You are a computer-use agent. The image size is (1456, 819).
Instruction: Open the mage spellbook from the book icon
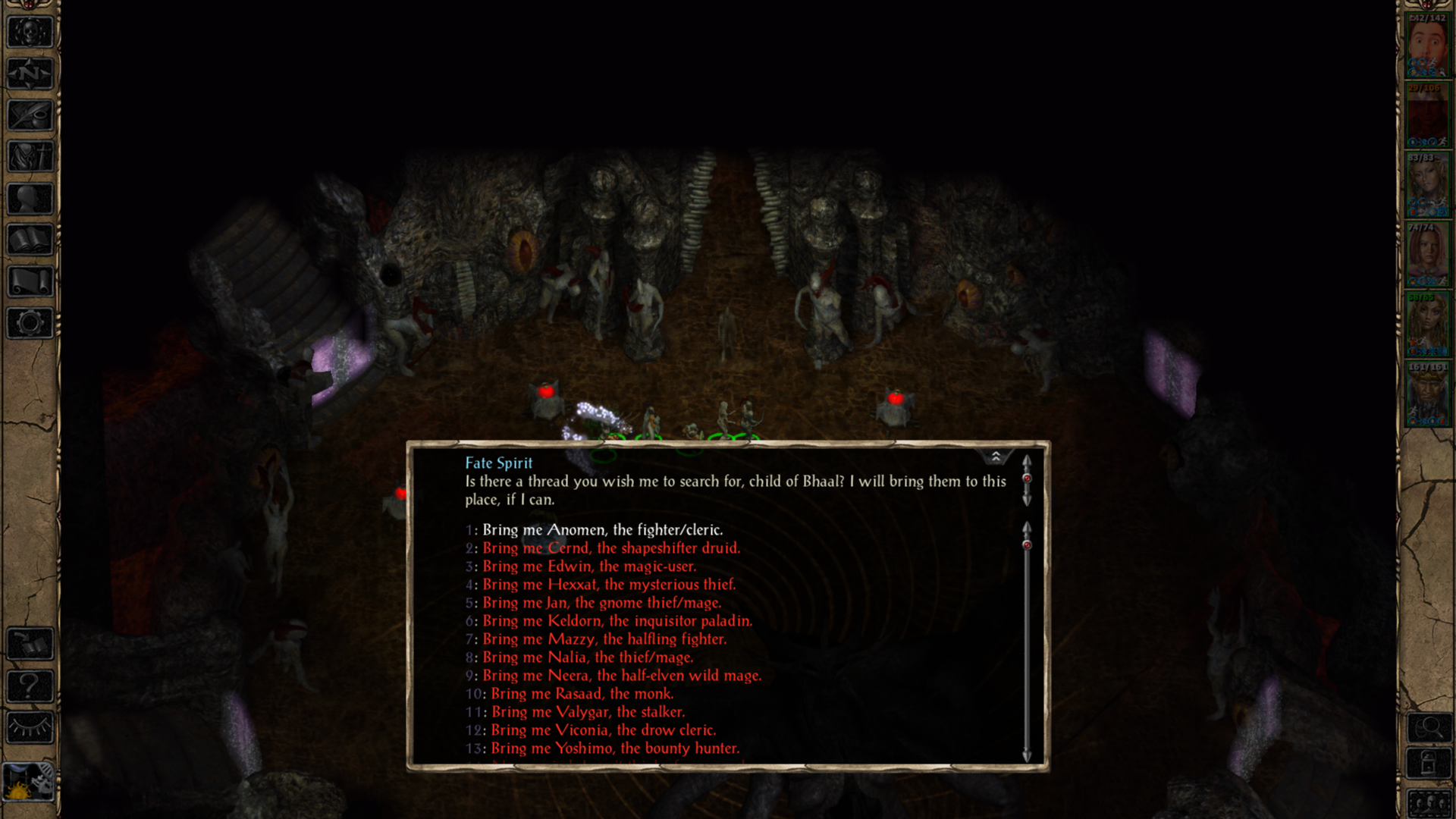coord(30,240)
